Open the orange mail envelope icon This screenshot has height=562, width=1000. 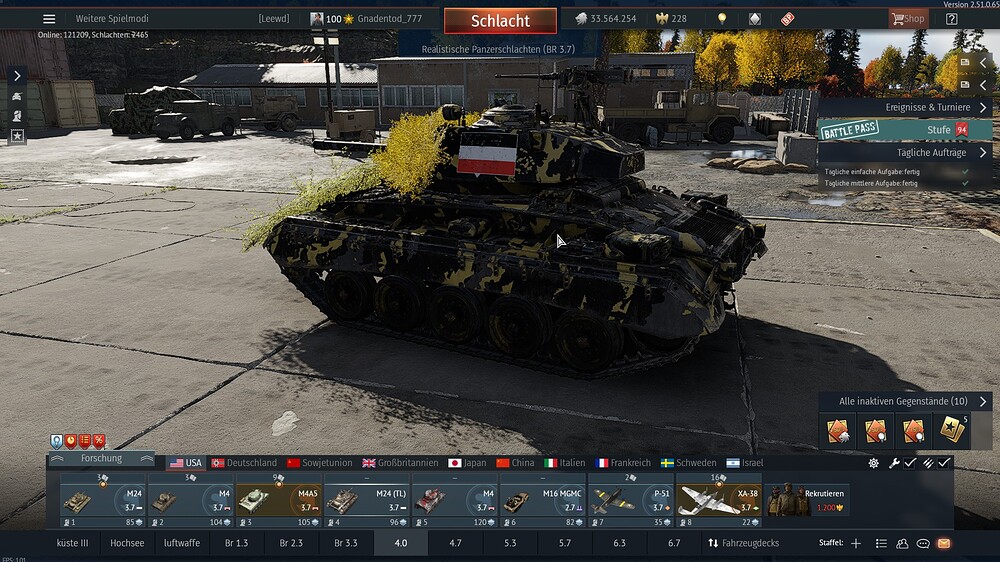coord(943,543)
